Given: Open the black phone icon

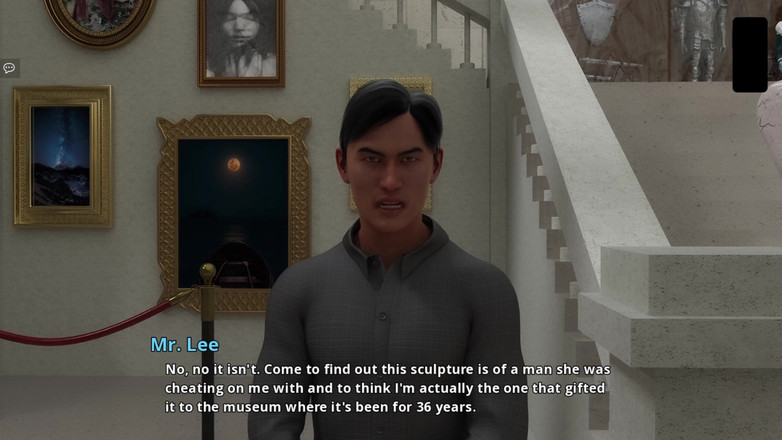Looking at the screenshot, I should pyautogui.click(x=749, y=54).
